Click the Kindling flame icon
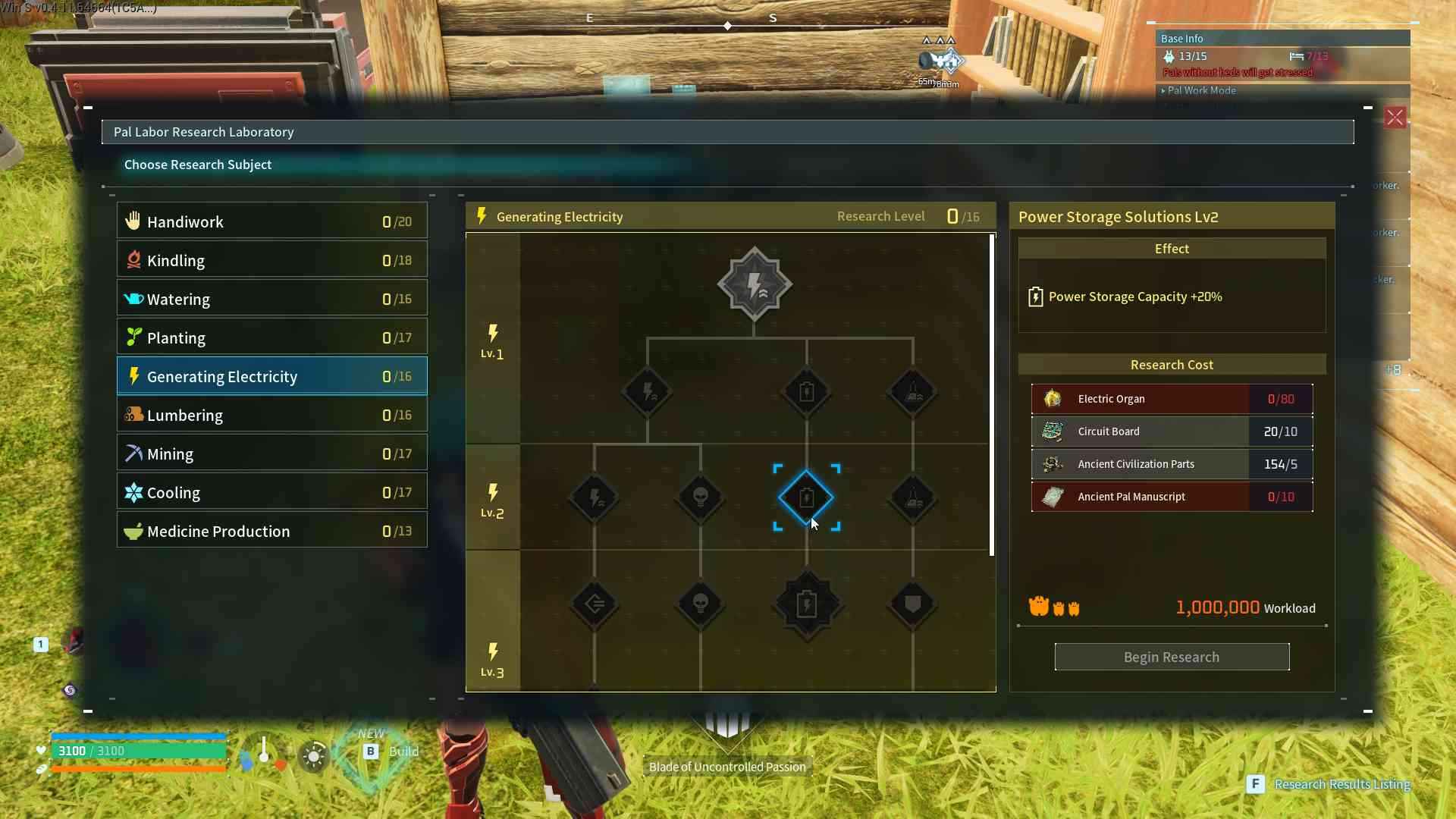This screenshot has width=1456, height=819. (133, 259)
